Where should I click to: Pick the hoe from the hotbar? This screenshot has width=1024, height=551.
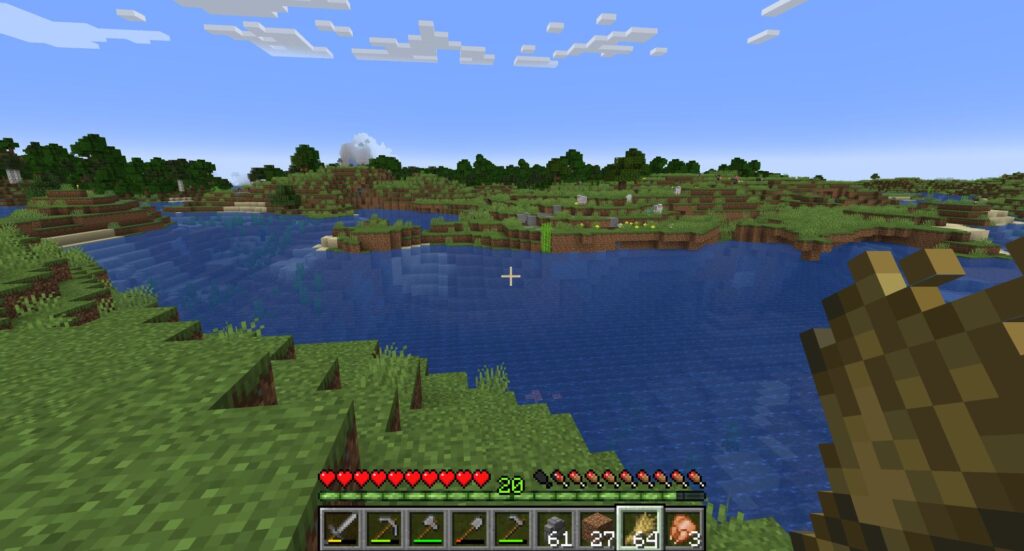point(512,527)
